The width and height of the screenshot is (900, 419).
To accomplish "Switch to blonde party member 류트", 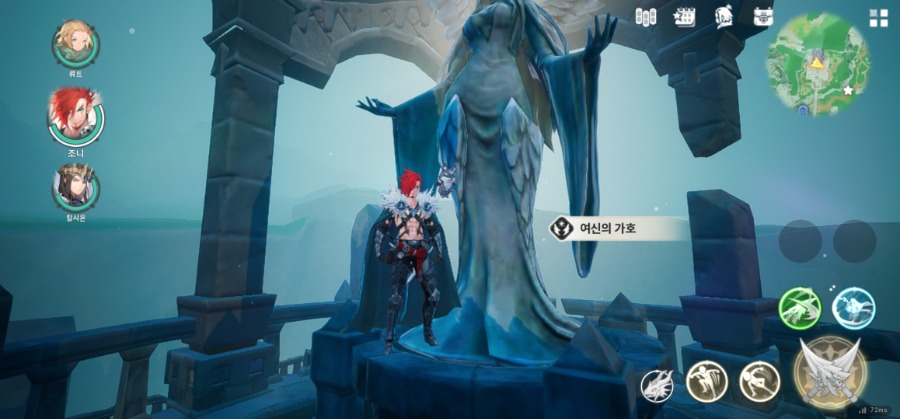I will click(76, 42).
